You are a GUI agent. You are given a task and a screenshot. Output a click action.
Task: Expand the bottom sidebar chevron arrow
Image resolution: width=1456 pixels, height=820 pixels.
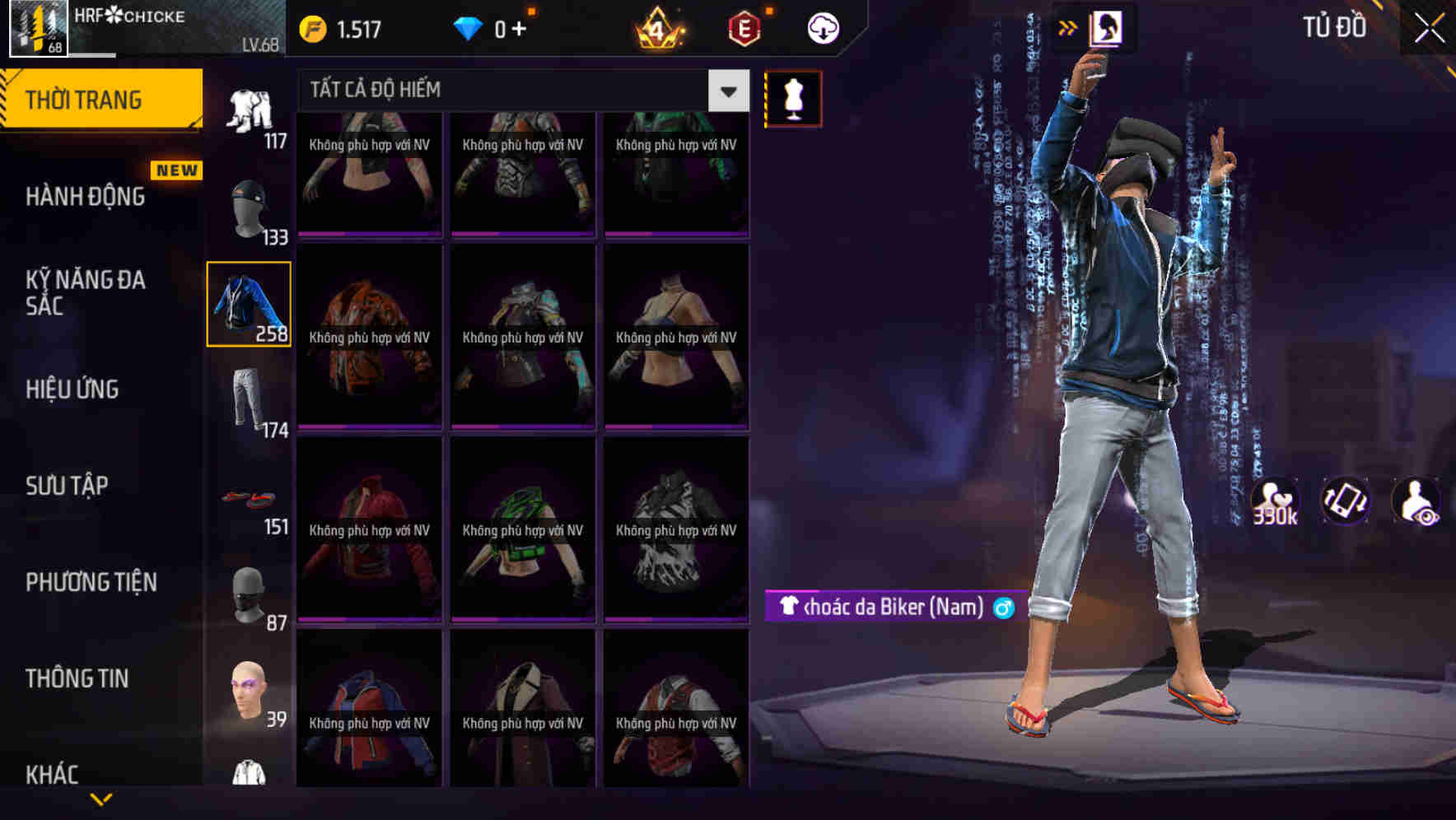(102, 797)
